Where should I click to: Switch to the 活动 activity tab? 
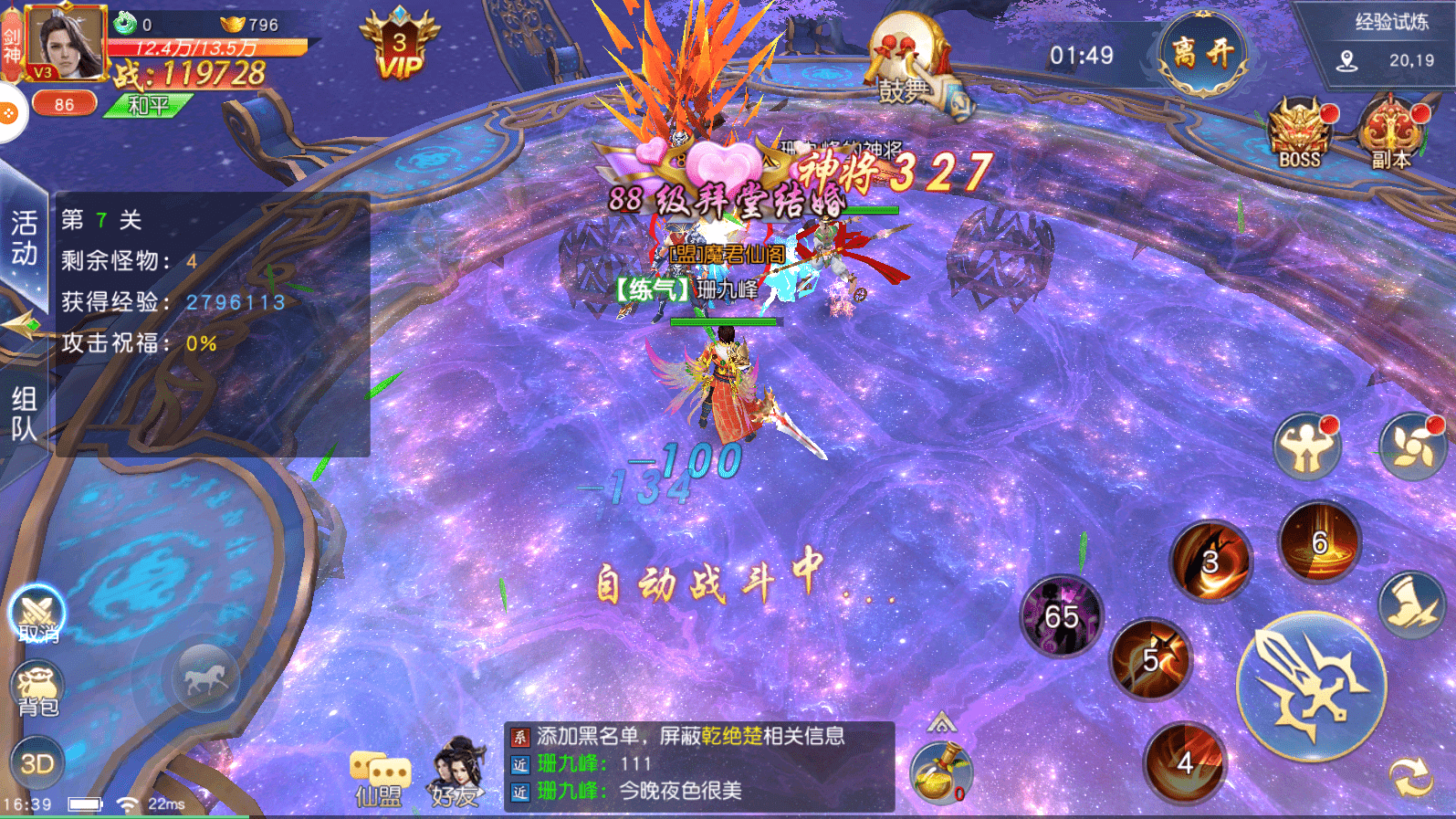click(24, 237)
